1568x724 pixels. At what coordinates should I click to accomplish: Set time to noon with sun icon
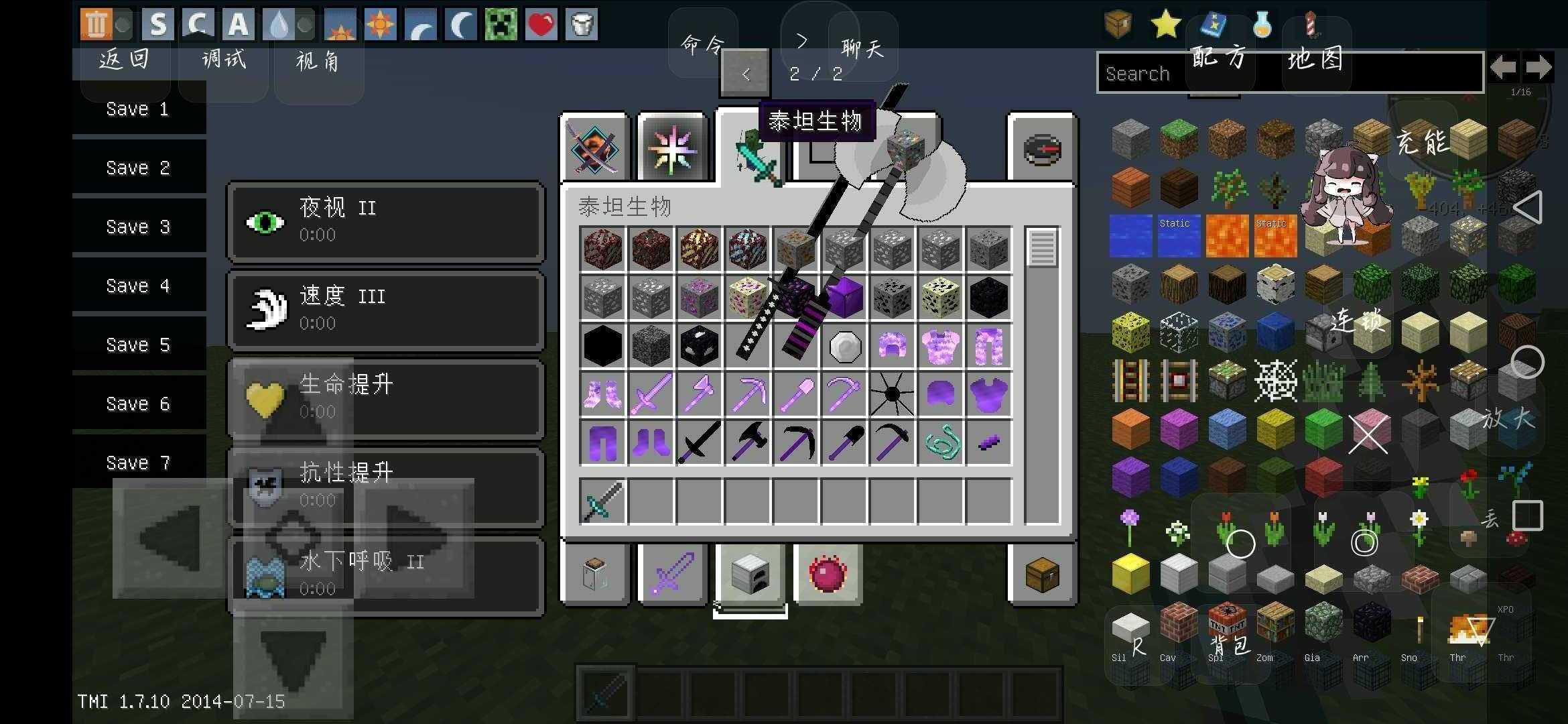[381, 25]
